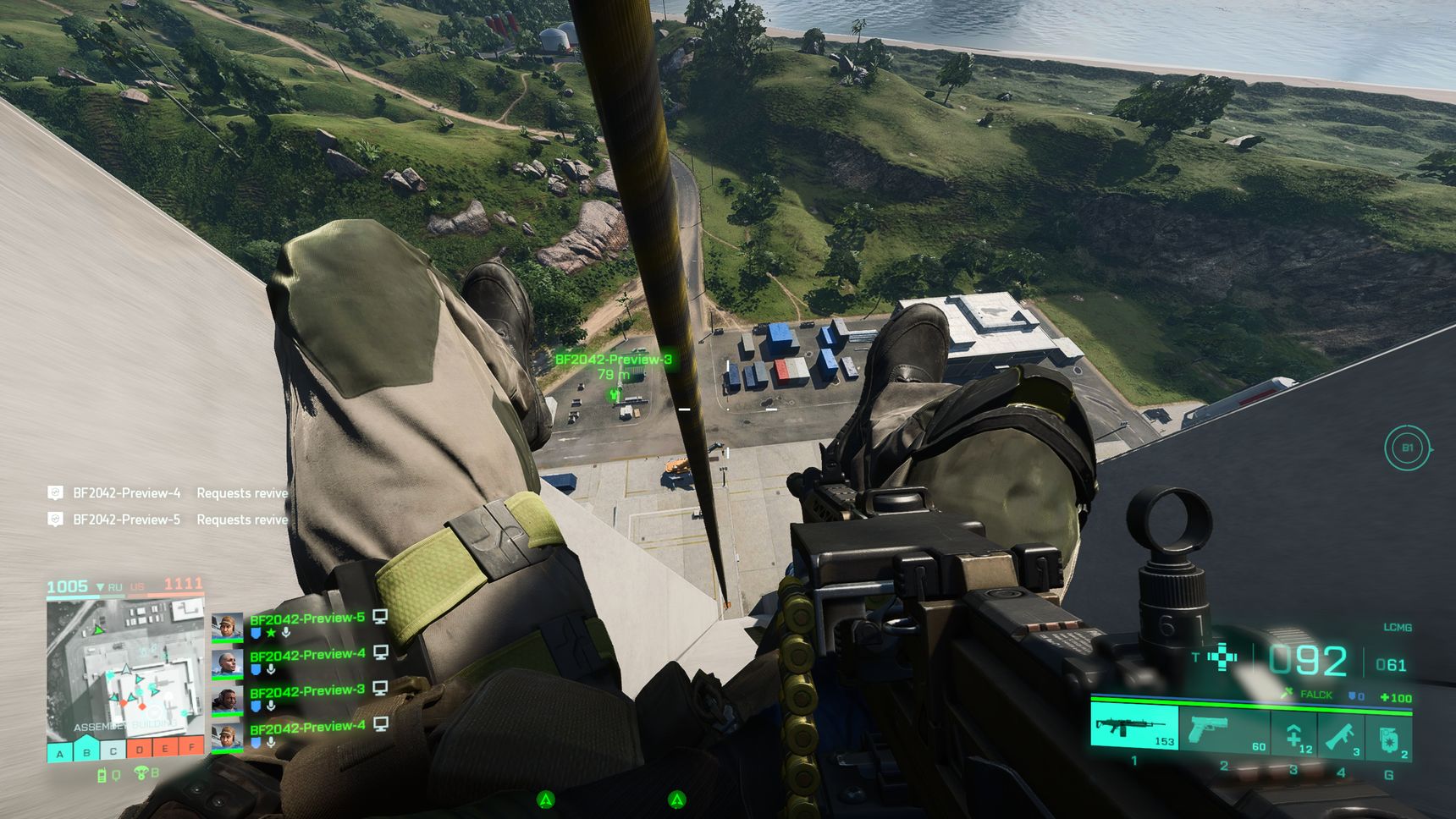Click the Plus System attachment cross icon
1456x819 pixels.
pos(1222,657)
